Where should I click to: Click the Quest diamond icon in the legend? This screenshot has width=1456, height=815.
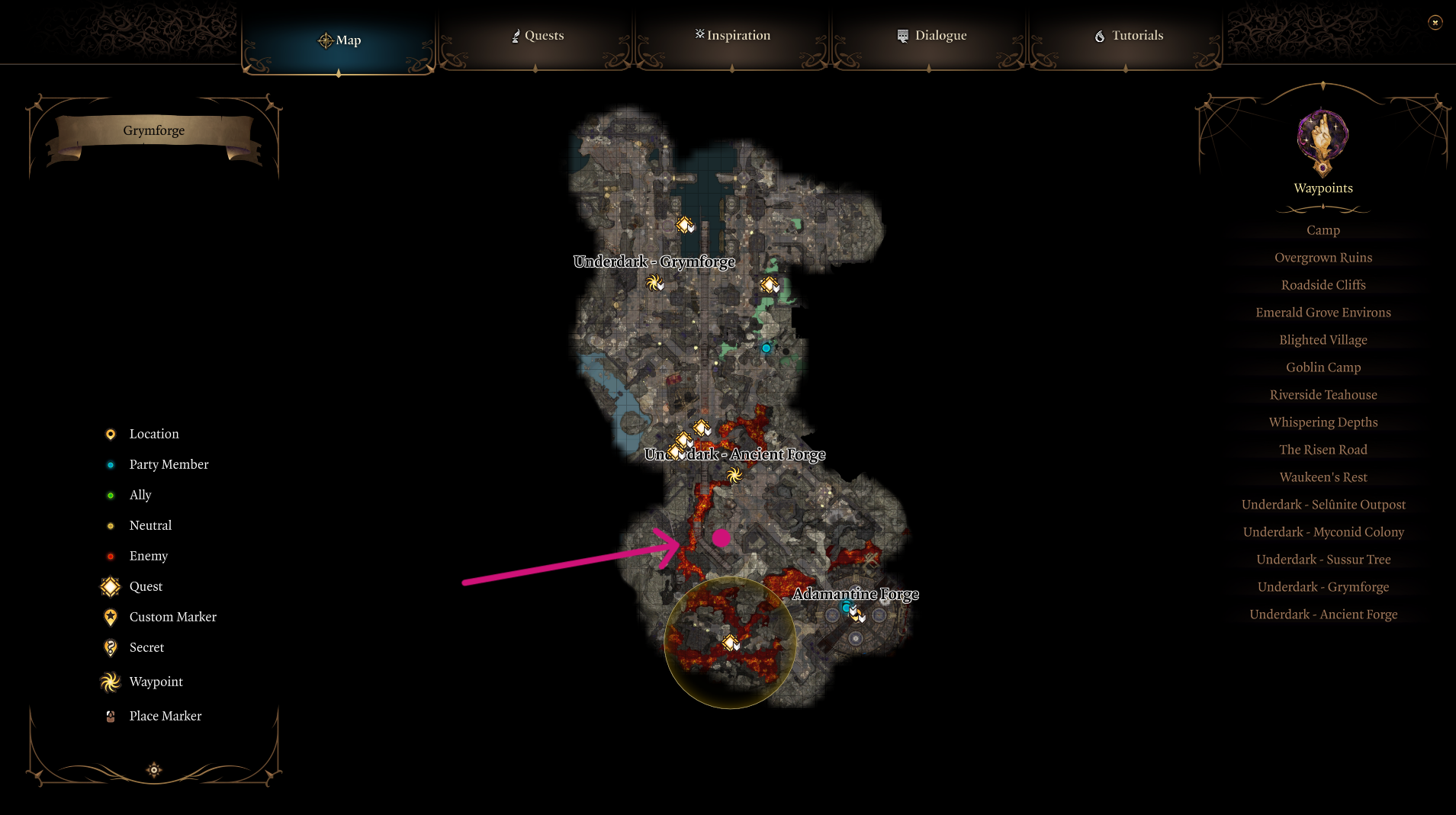tap(110, 586)
